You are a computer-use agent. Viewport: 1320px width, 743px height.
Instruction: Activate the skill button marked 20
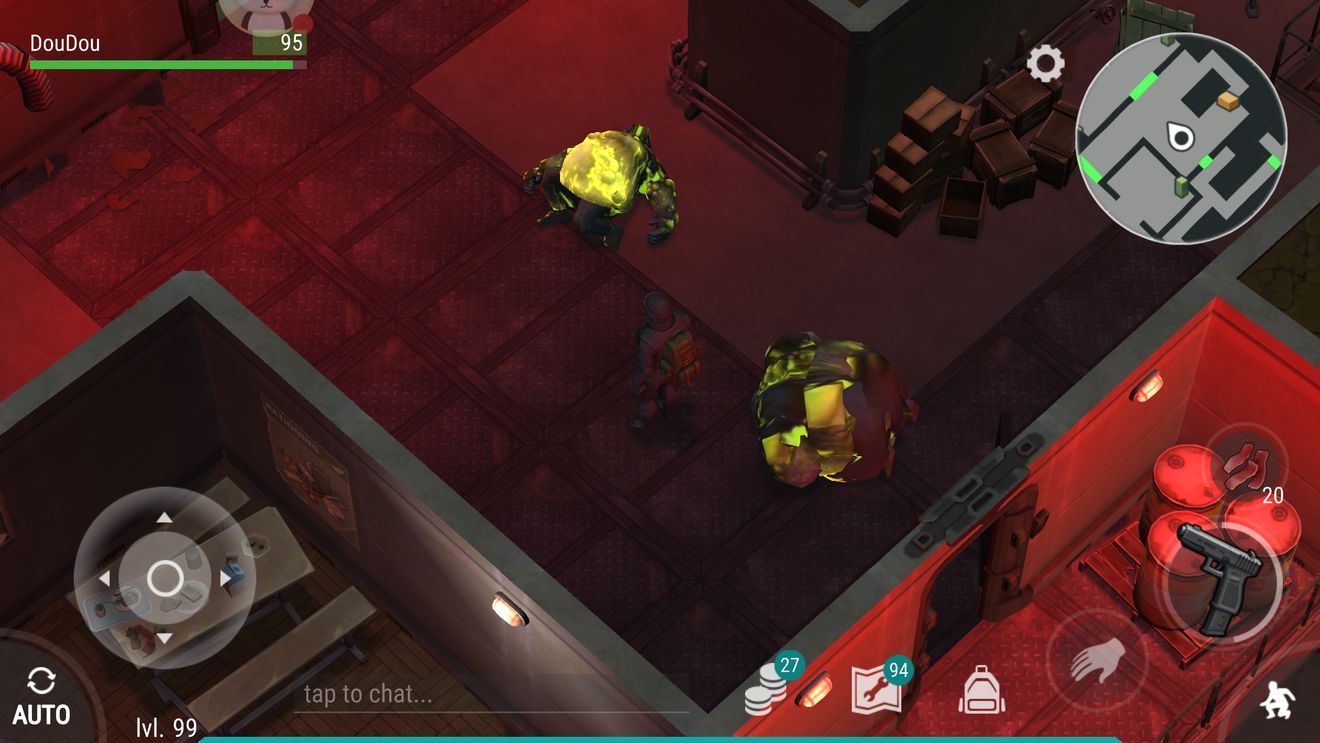(x=1245, y=467)
